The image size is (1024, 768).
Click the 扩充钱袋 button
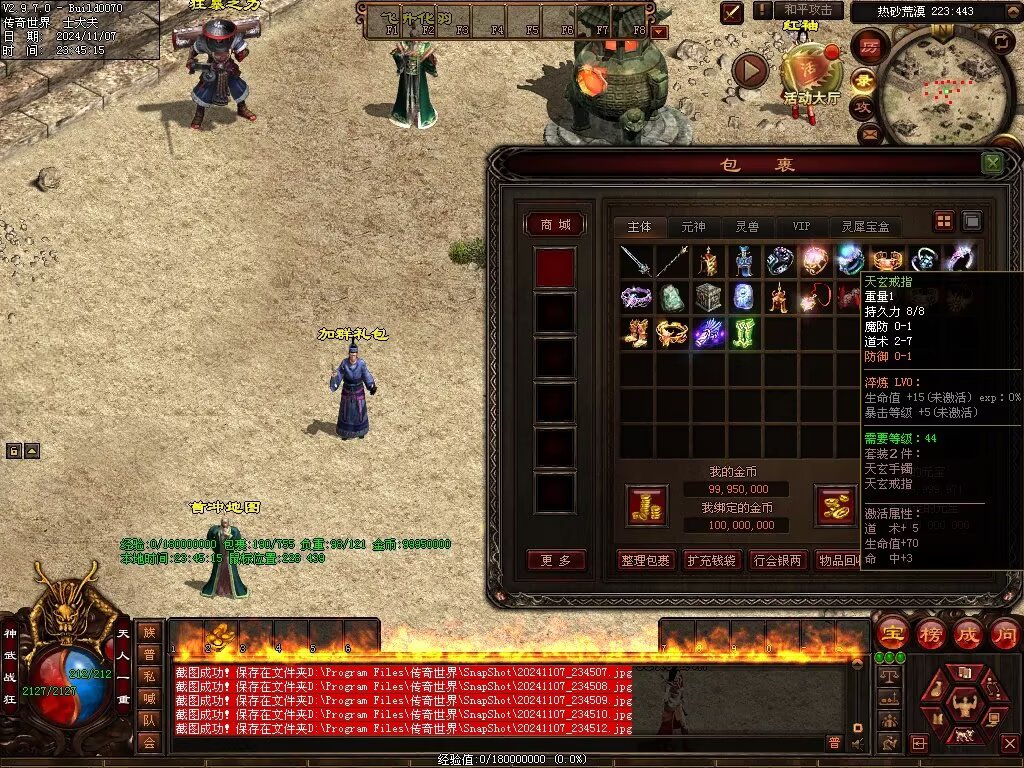711,560
